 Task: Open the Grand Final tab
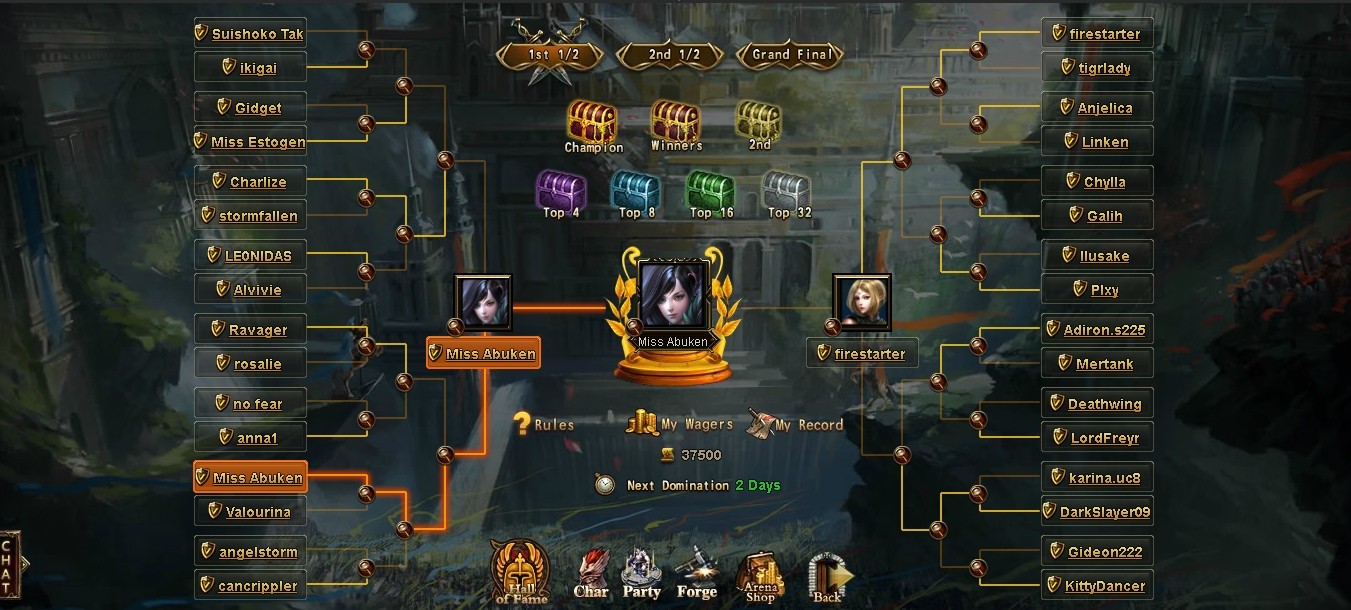[791, 55]
